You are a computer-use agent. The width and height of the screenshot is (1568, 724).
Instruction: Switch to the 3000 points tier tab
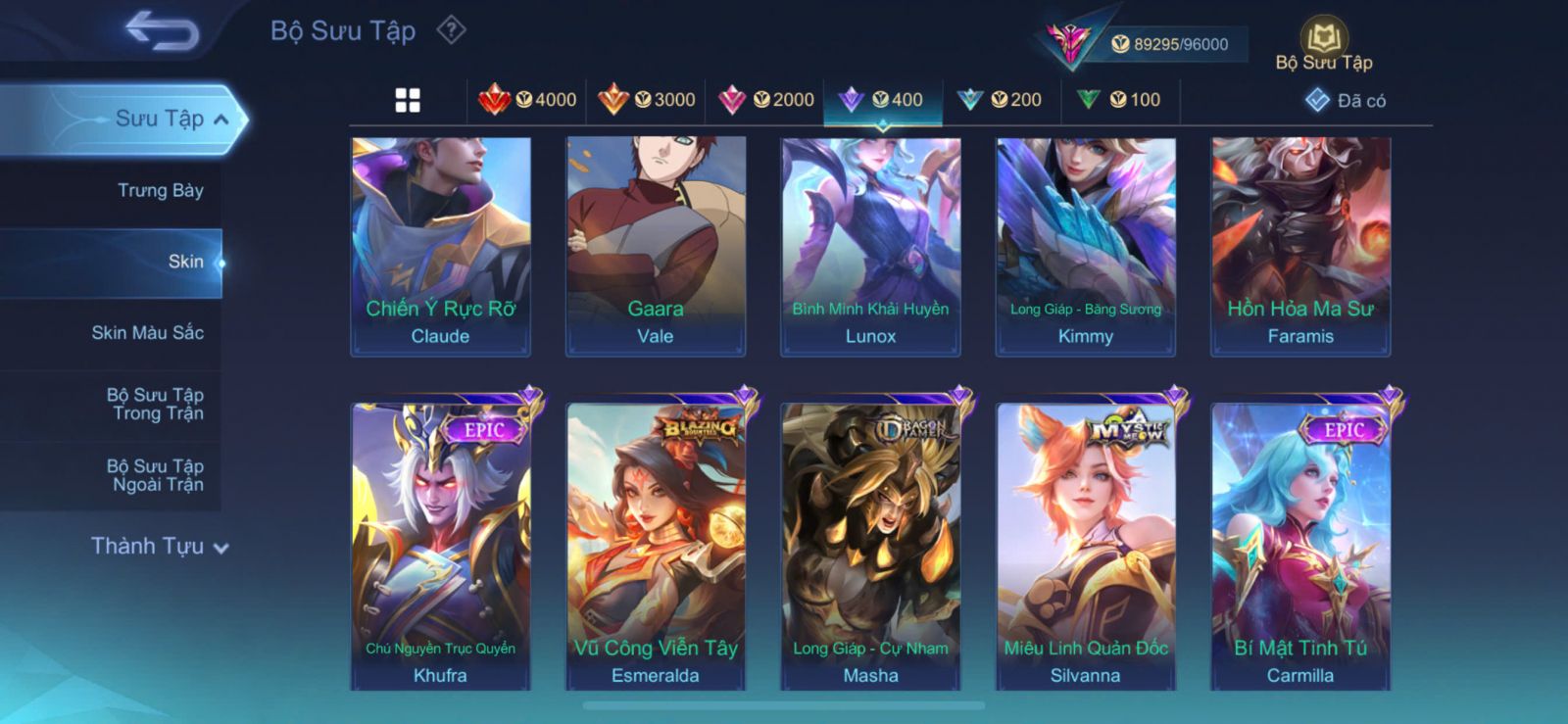click(647, 100)
